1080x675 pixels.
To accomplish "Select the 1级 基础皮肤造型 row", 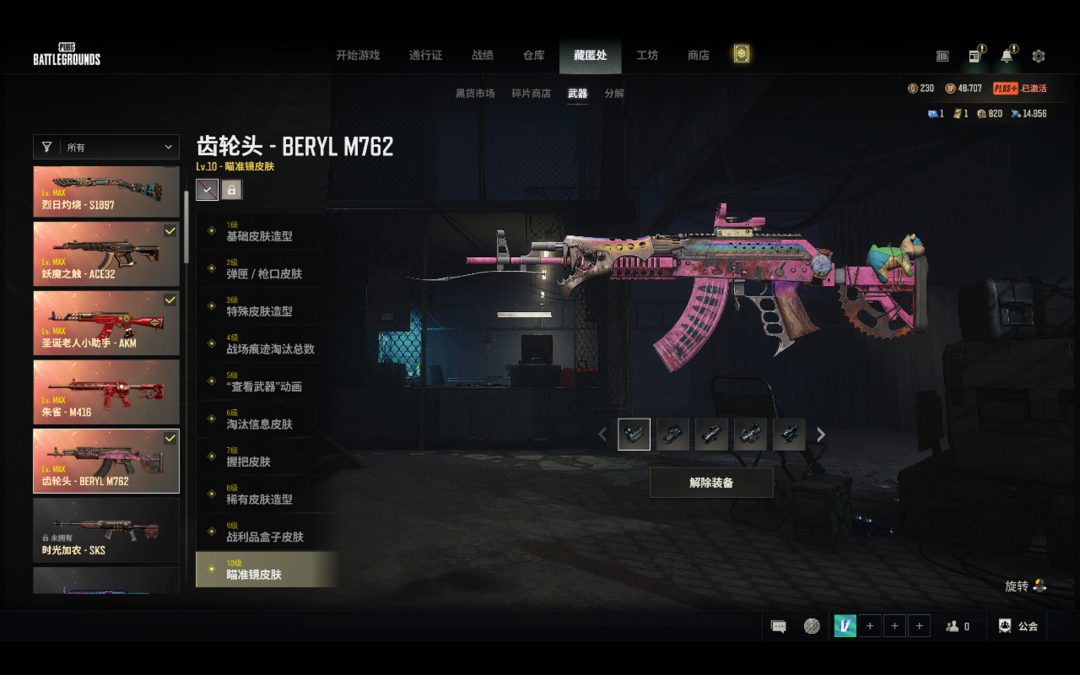I will tap(265, 232).
